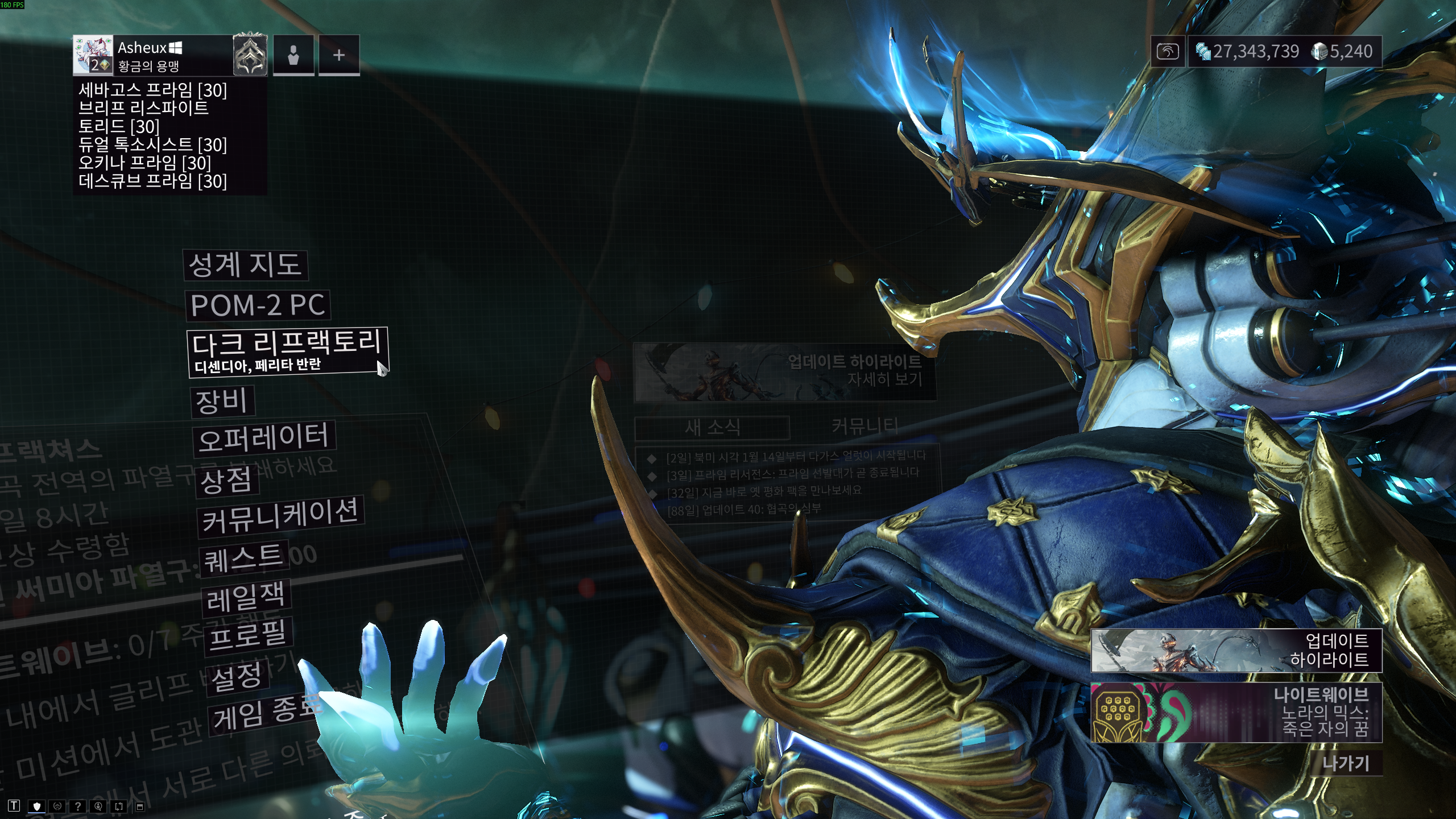Open the 나이트웨이브 banner
Viewport: 1456px width, 819px height.
[1236, 712]
